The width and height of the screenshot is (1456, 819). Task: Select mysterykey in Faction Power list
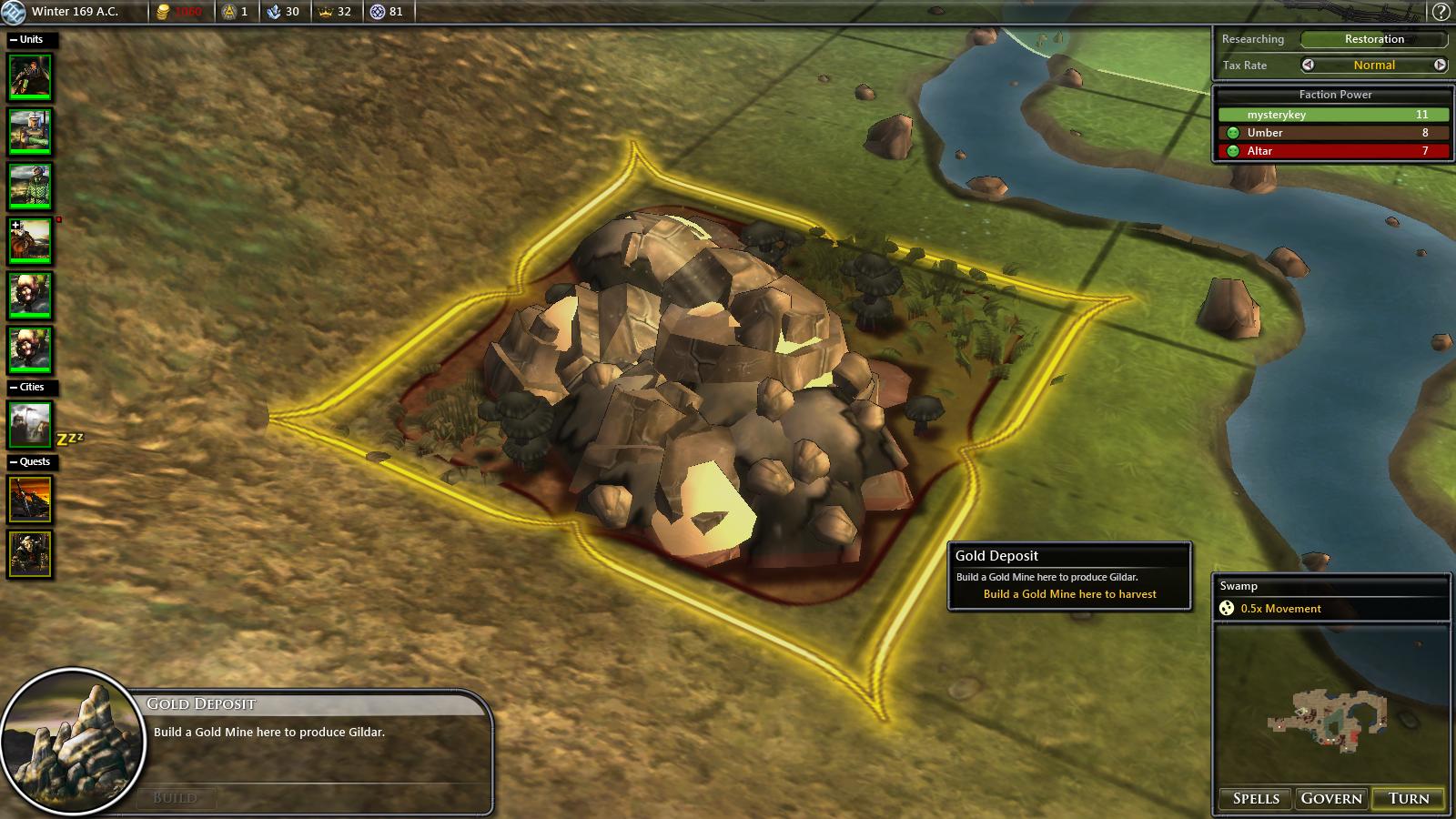(x=1333, y=115)
